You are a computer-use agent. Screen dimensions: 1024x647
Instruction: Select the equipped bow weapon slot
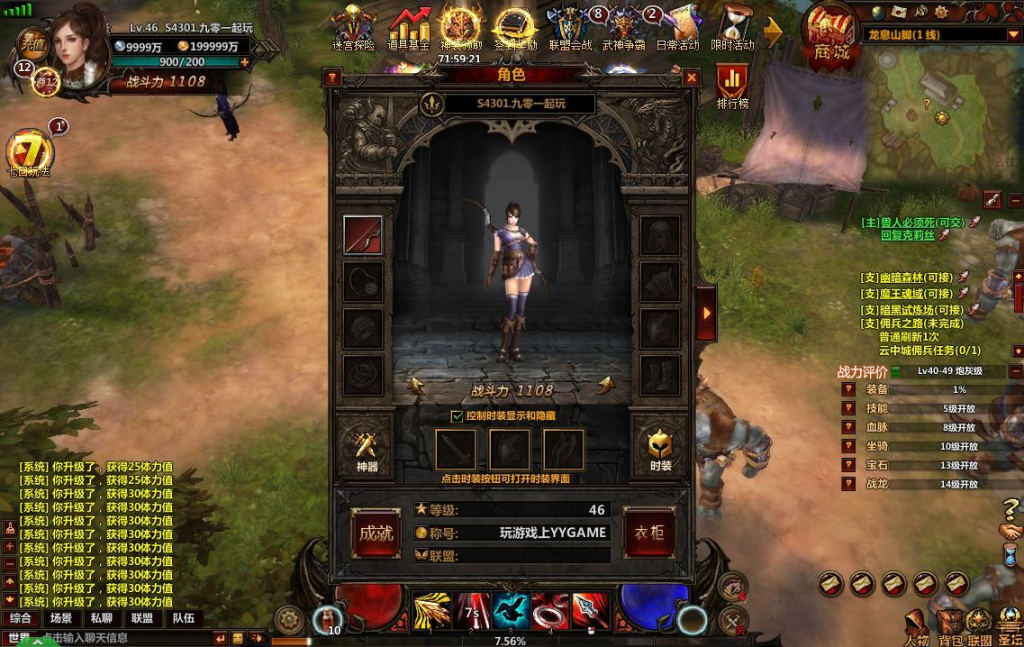tap(363, 235)
